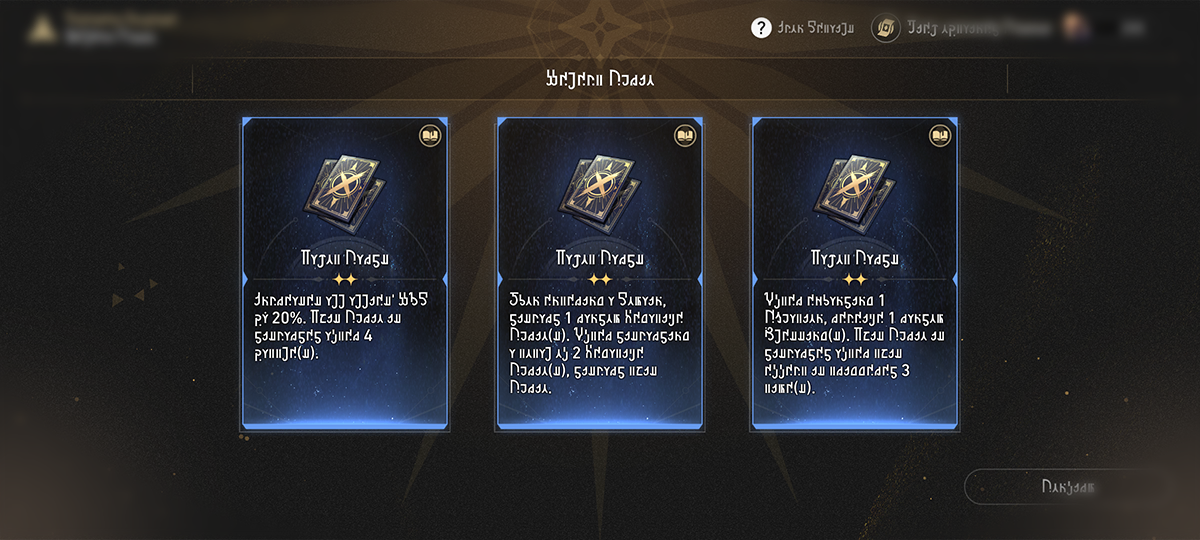Choose the card with the five-line description
Viewport: 1200px width, 540px height.
pyautogui.click(x=600, y=275)
